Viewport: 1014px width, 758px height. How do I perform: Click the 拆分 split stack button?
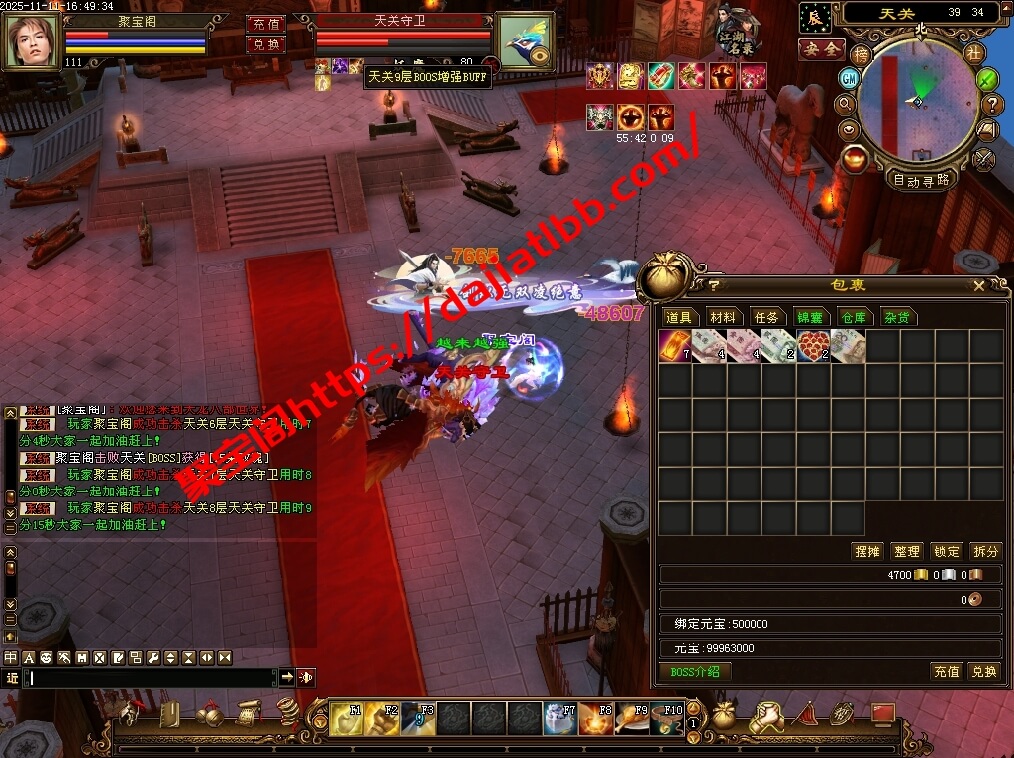coord(985,551)
